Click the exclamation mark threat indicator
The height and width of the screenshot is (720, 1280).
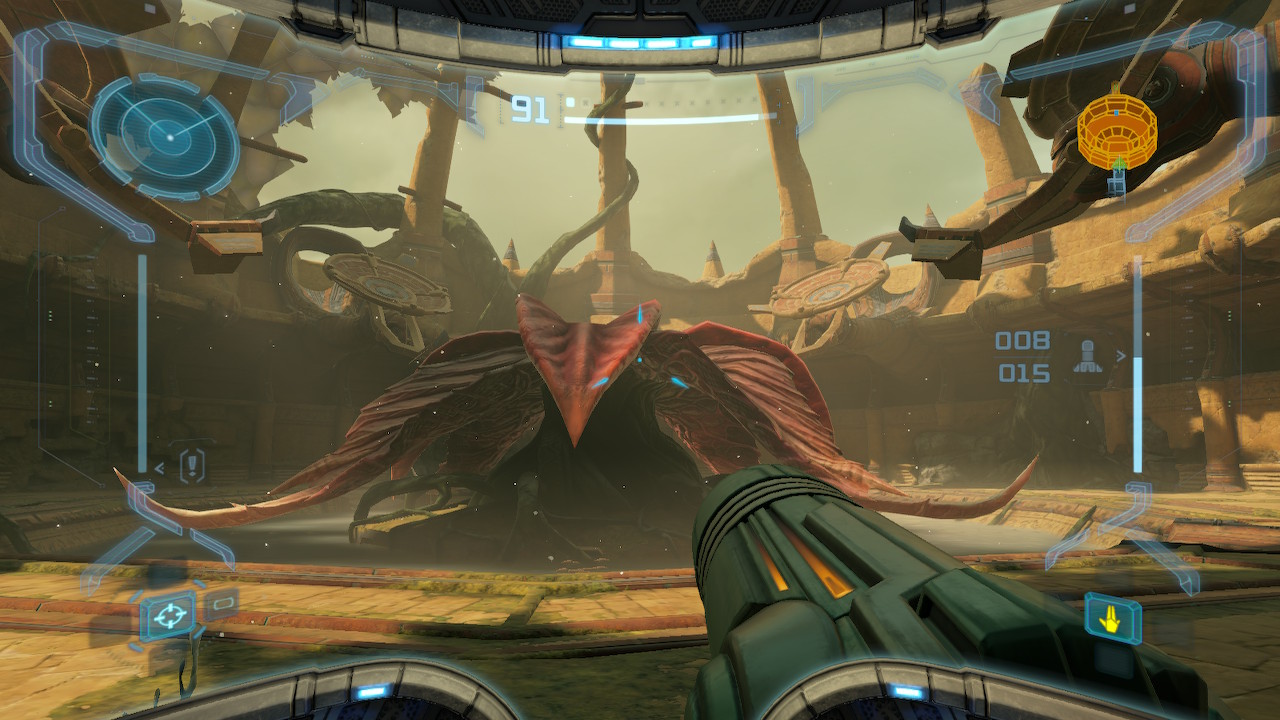coord(192,465)
